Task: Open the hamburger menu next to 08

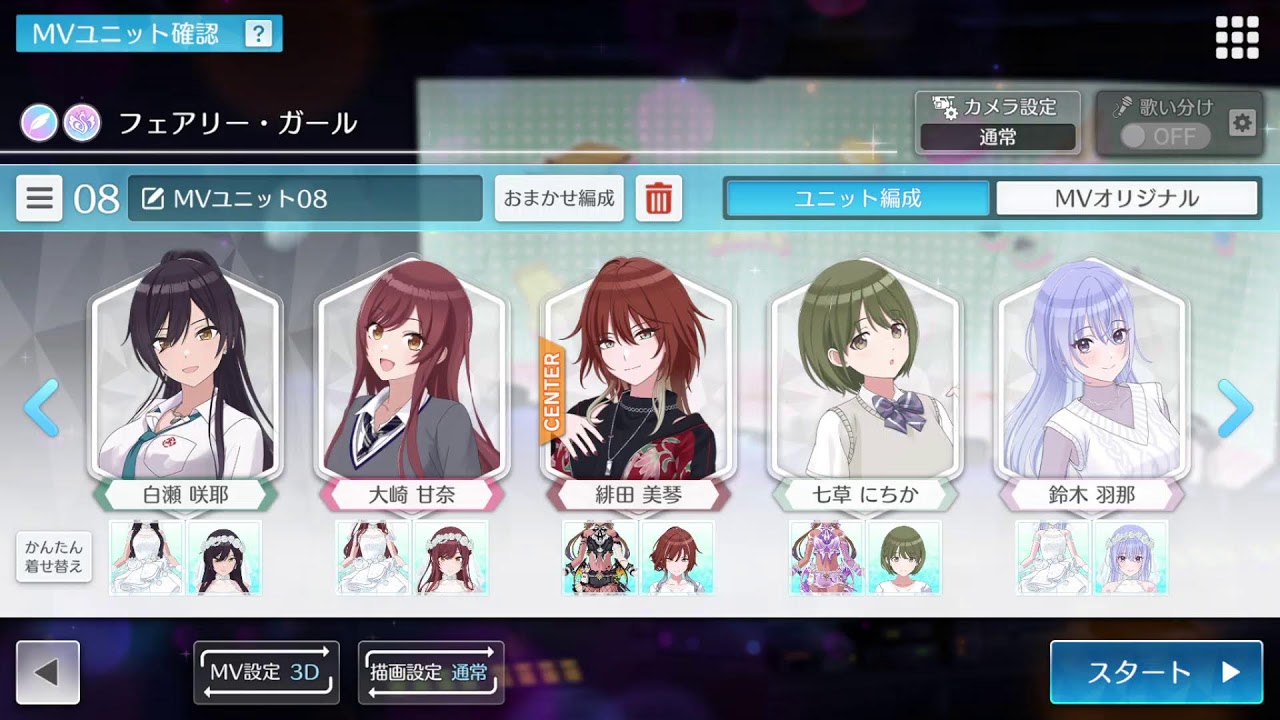Action: [39, 197]
